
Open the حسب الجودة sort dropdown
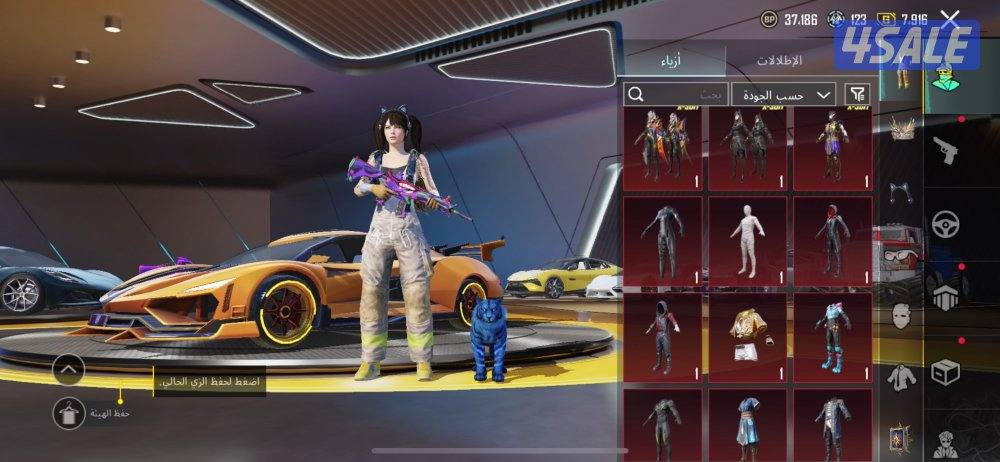[783, 95]
